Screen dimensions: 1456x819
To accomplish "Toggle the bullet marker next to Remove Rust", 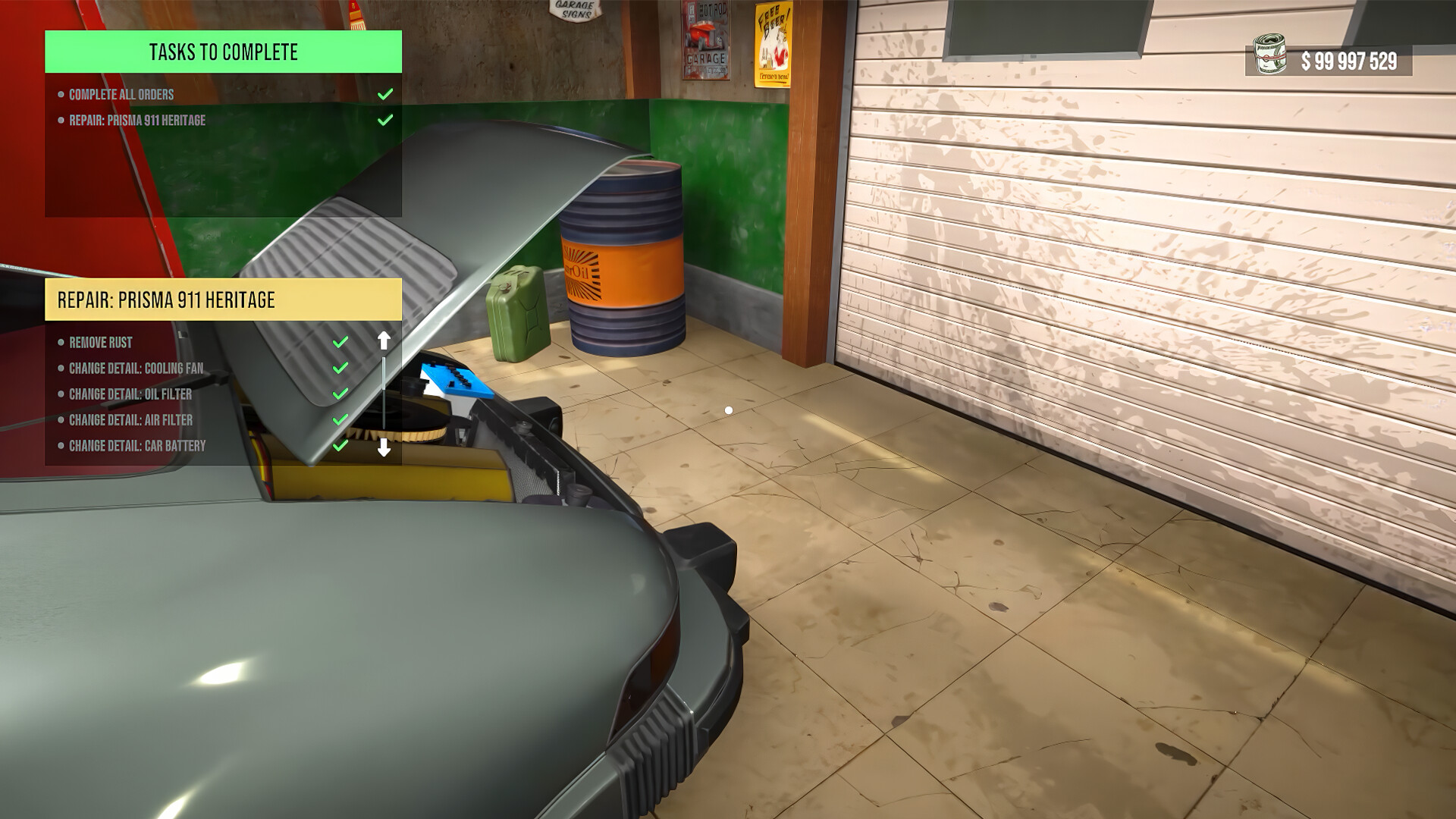I will (61, 342).
